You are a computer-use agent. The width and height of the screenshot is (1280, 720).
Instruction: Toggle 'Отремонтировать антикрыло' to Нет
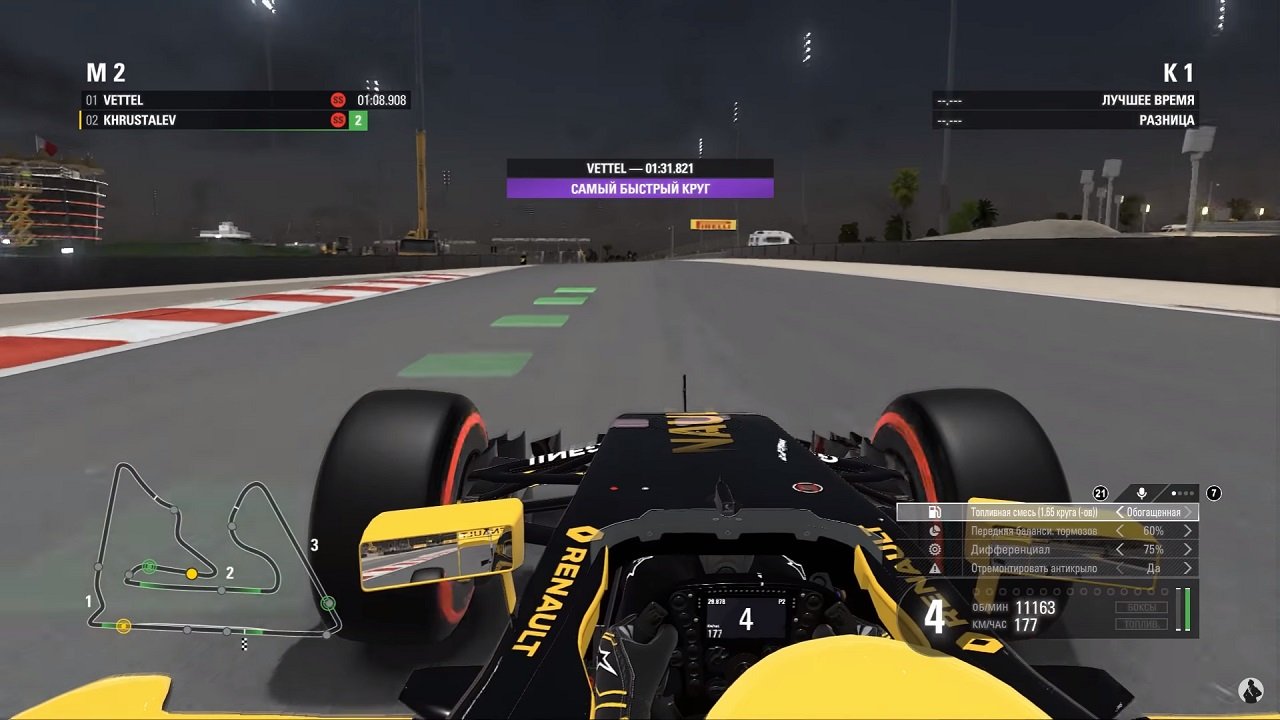click(x=1187, y=569)
